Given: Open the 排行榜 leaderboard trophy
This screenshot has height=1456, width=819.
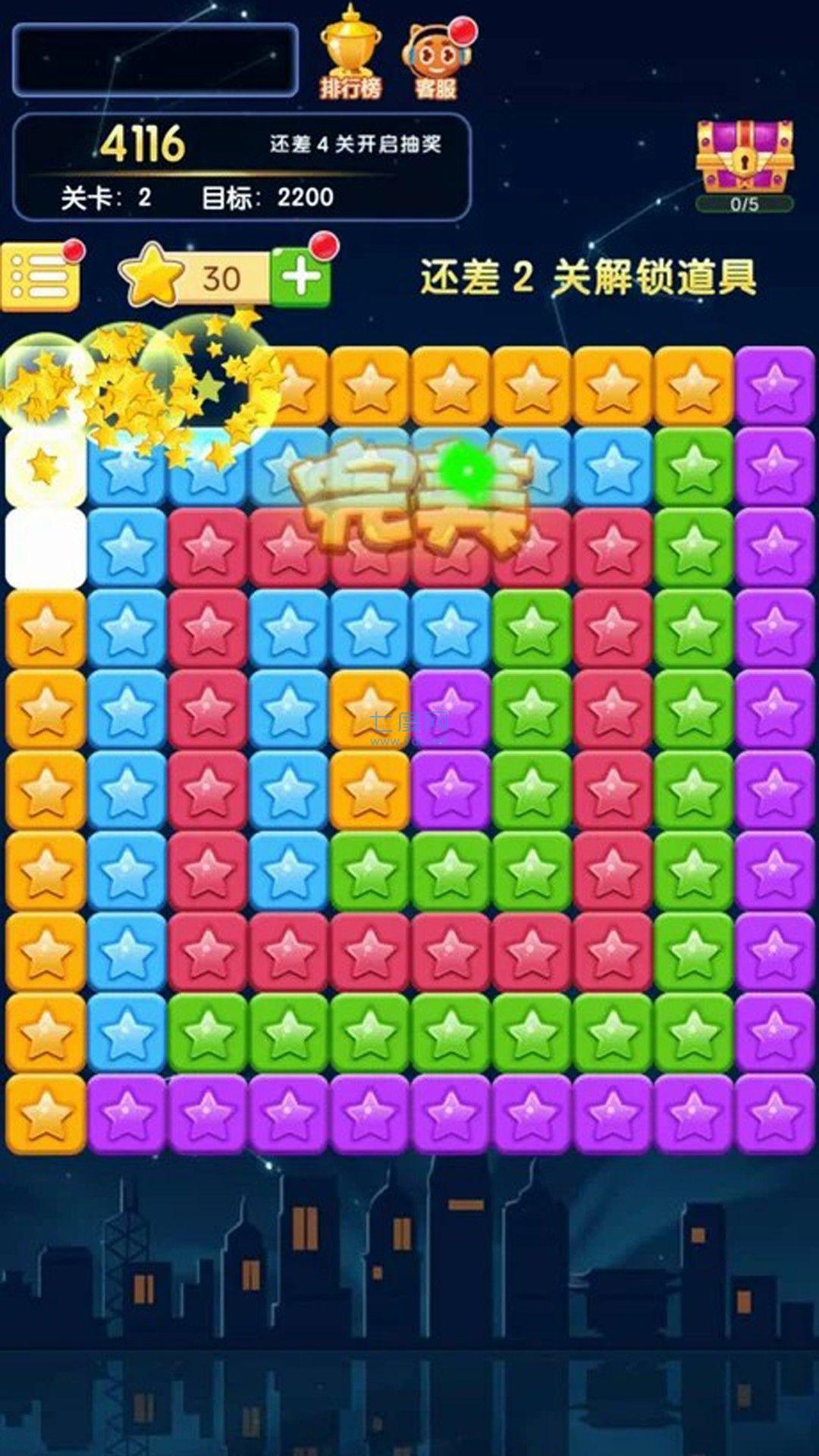Looking at the screenshot, I should pyautogui.click(x=350, y=53).
